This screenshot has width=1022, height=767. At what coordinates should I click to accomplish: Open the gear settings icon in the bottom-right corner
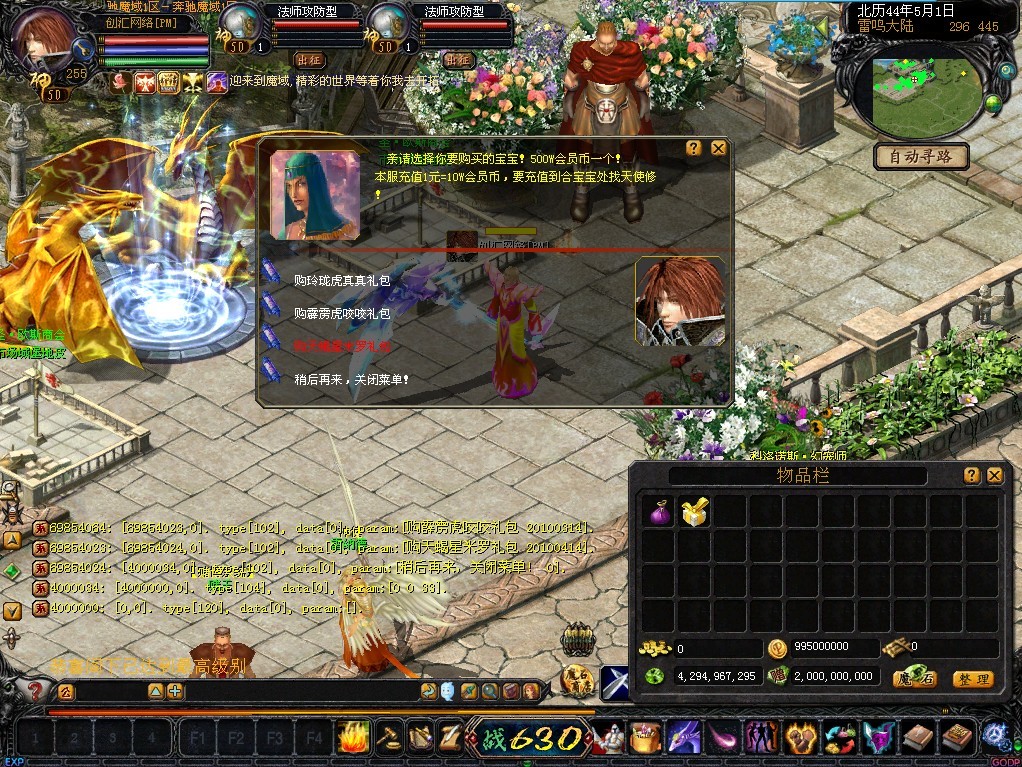pos(994,735)
